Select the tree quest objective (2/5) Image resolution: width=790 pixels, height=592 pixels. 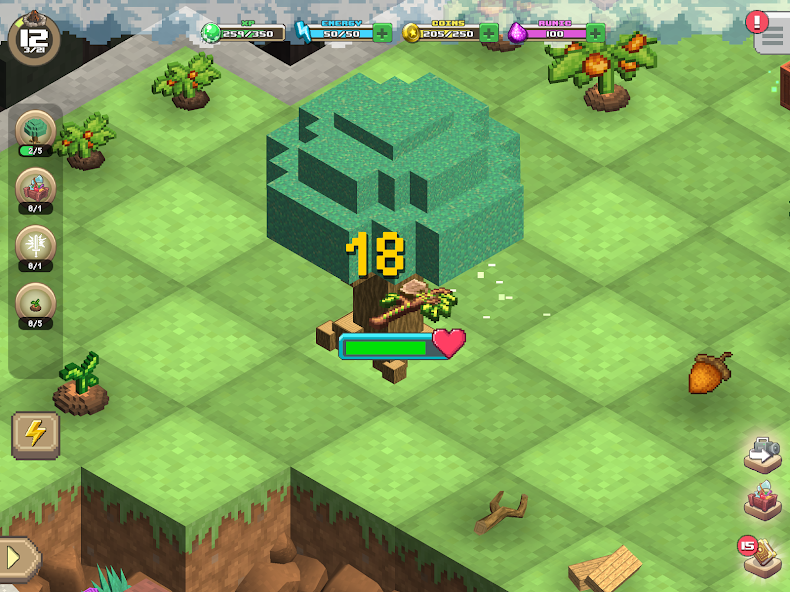[35, 132]
